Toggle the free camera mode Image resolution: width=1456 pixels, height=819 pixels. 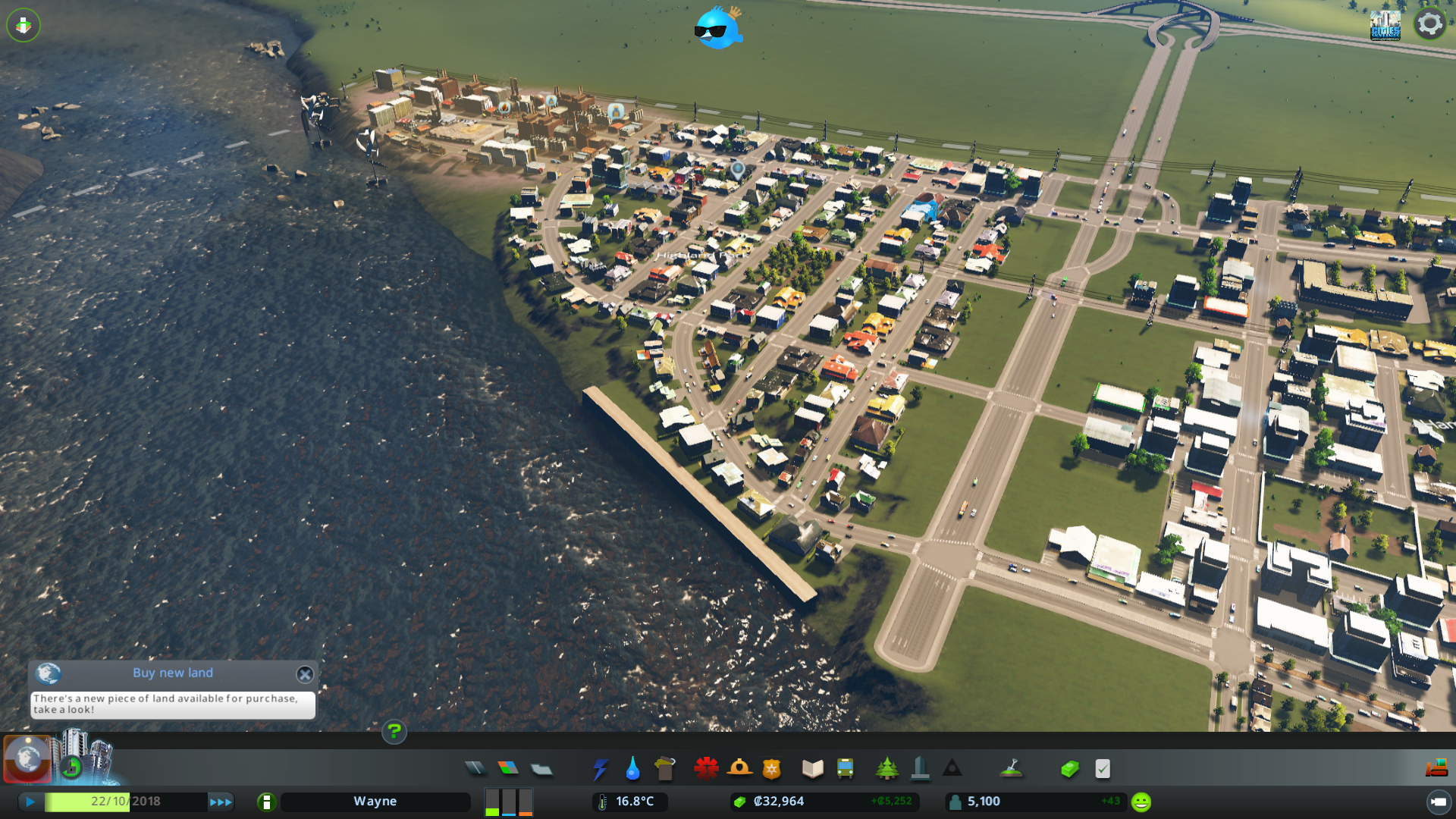pyautogui.click(x=24, y=25)
